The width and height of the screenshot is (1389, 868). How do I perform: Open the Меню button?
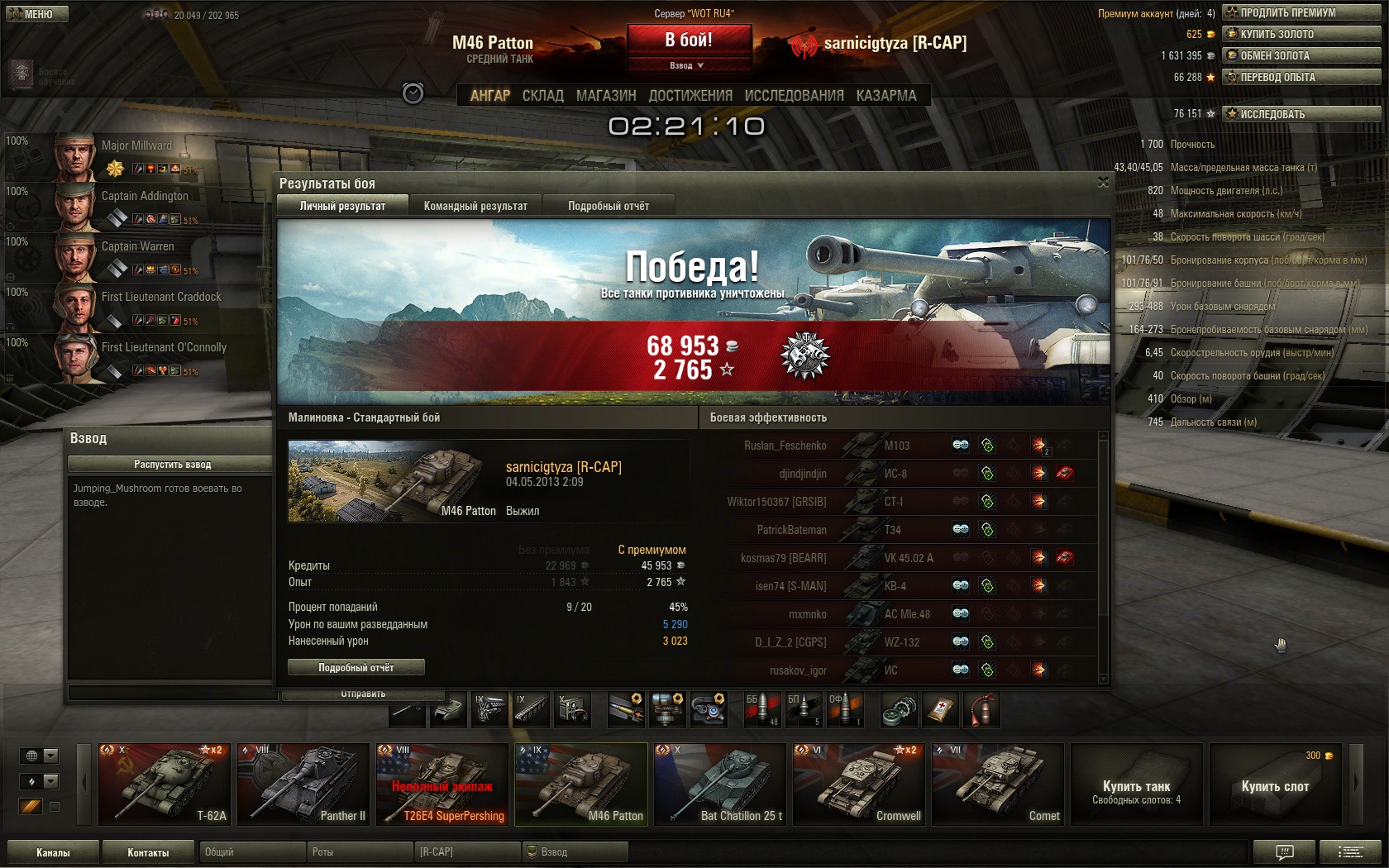(x=36, y=14)
